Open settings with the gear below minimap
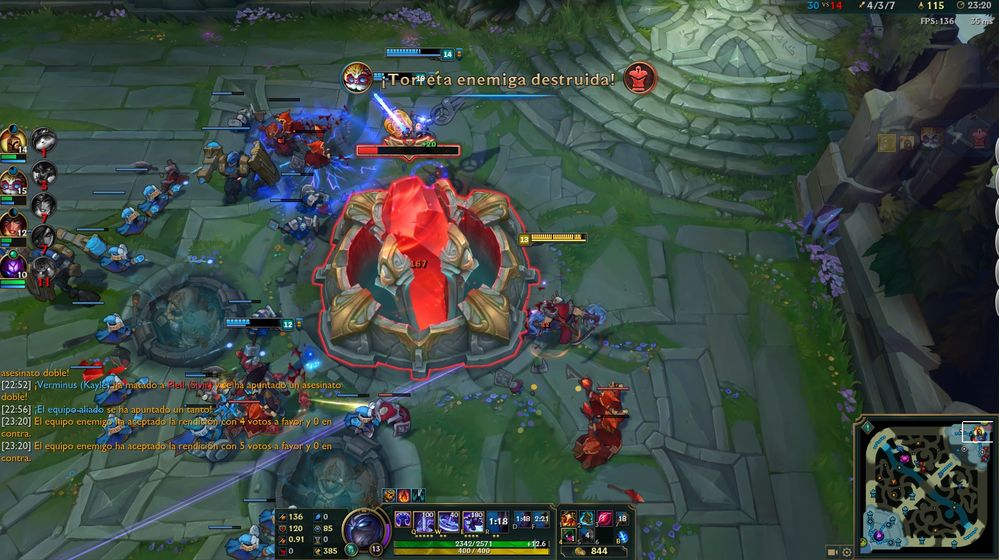 click(847, 552)
